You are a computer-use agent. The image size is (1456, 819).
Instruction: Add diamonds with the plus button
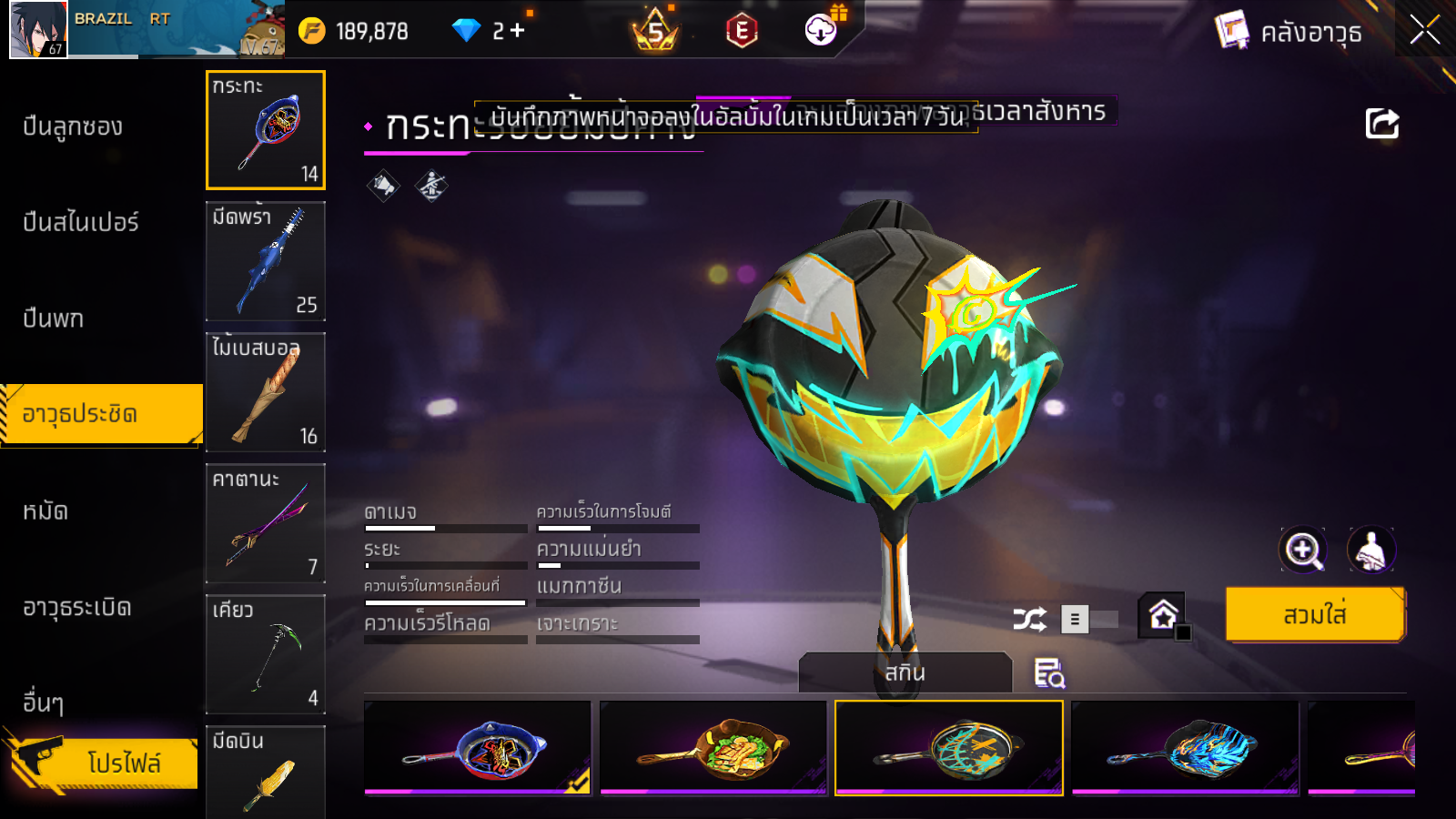point(517,31)
